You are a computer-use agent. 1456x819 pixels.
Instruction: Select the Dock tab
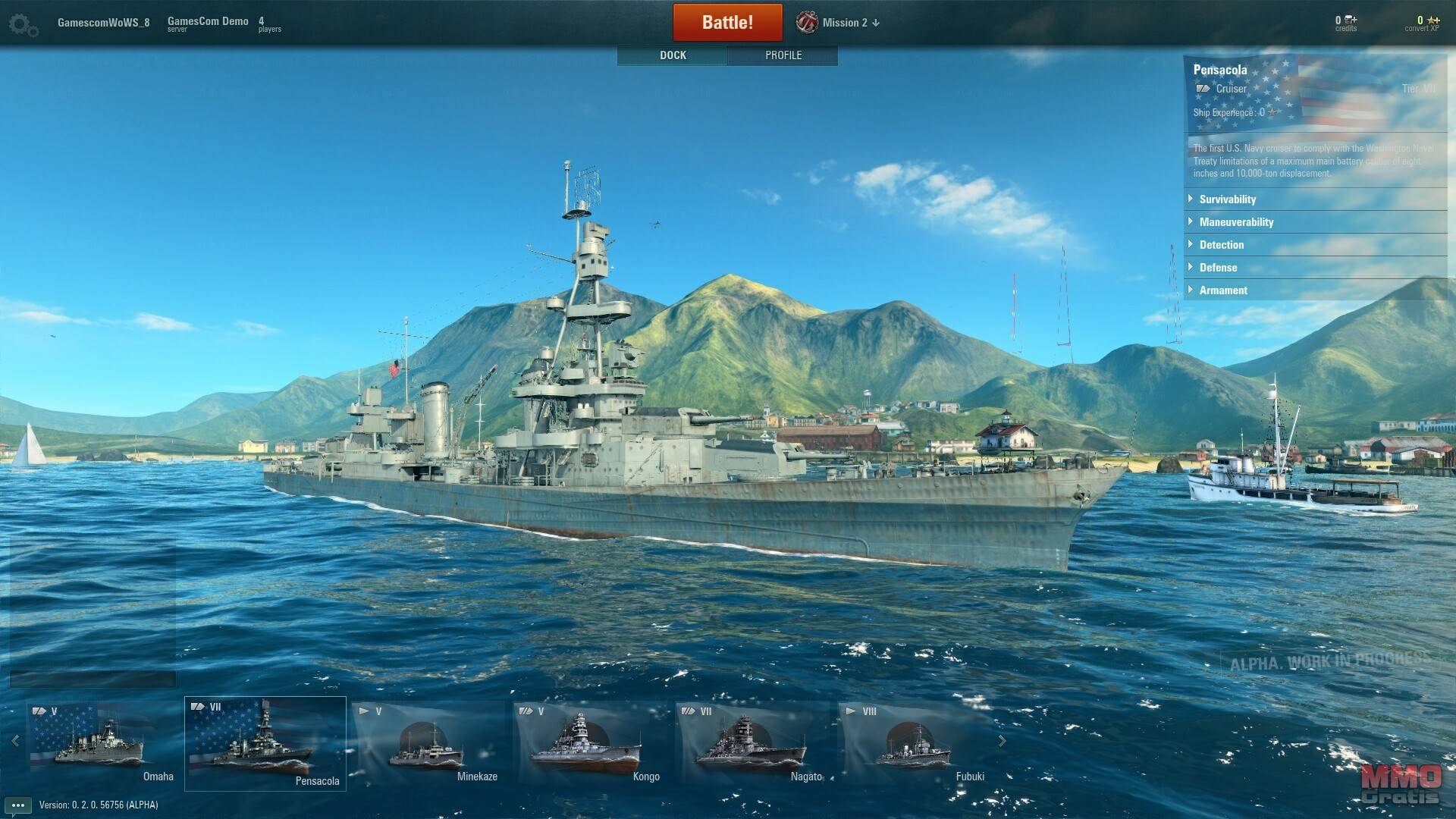click(x=673, y=55)
